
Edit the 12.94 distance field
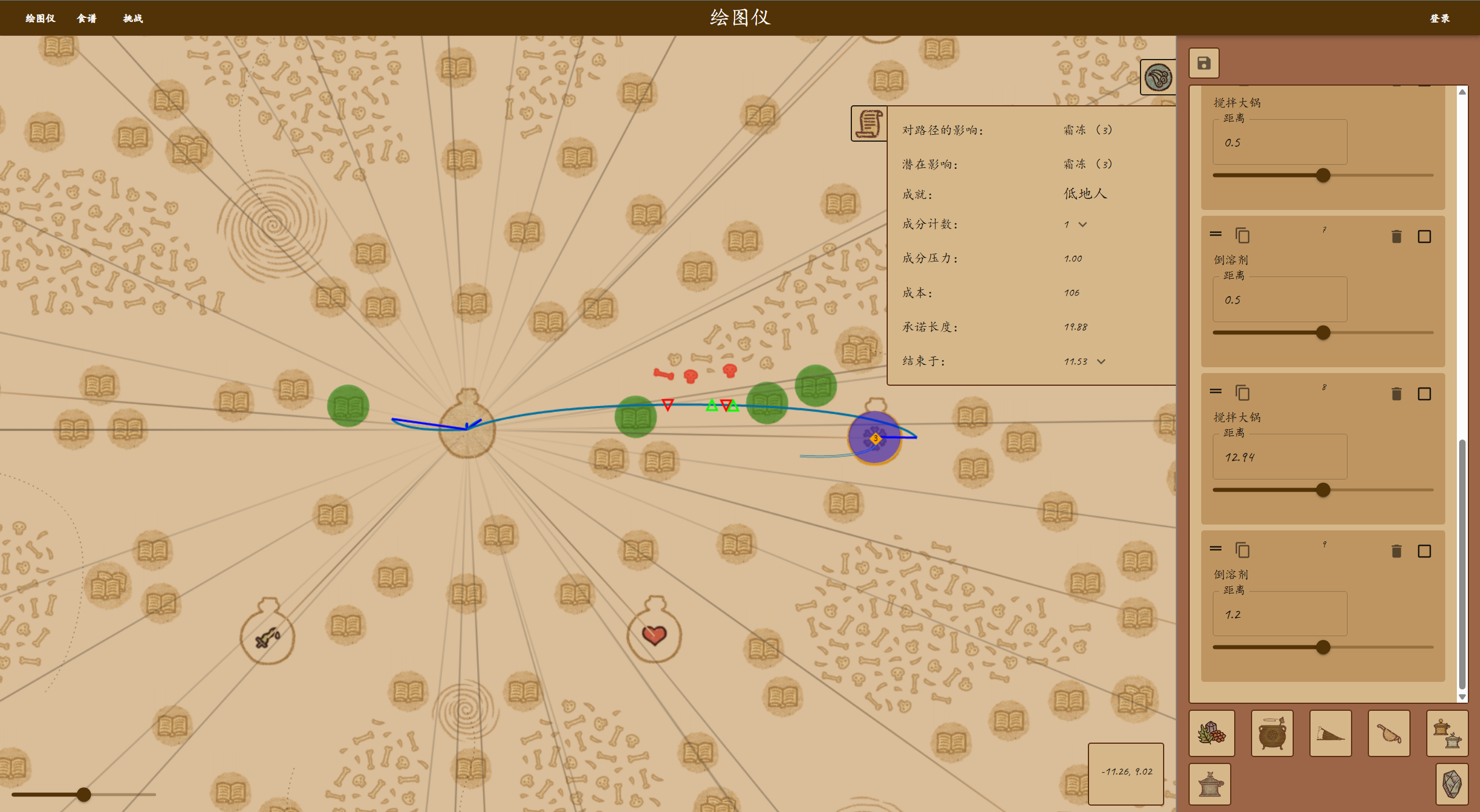point(1279,457)
